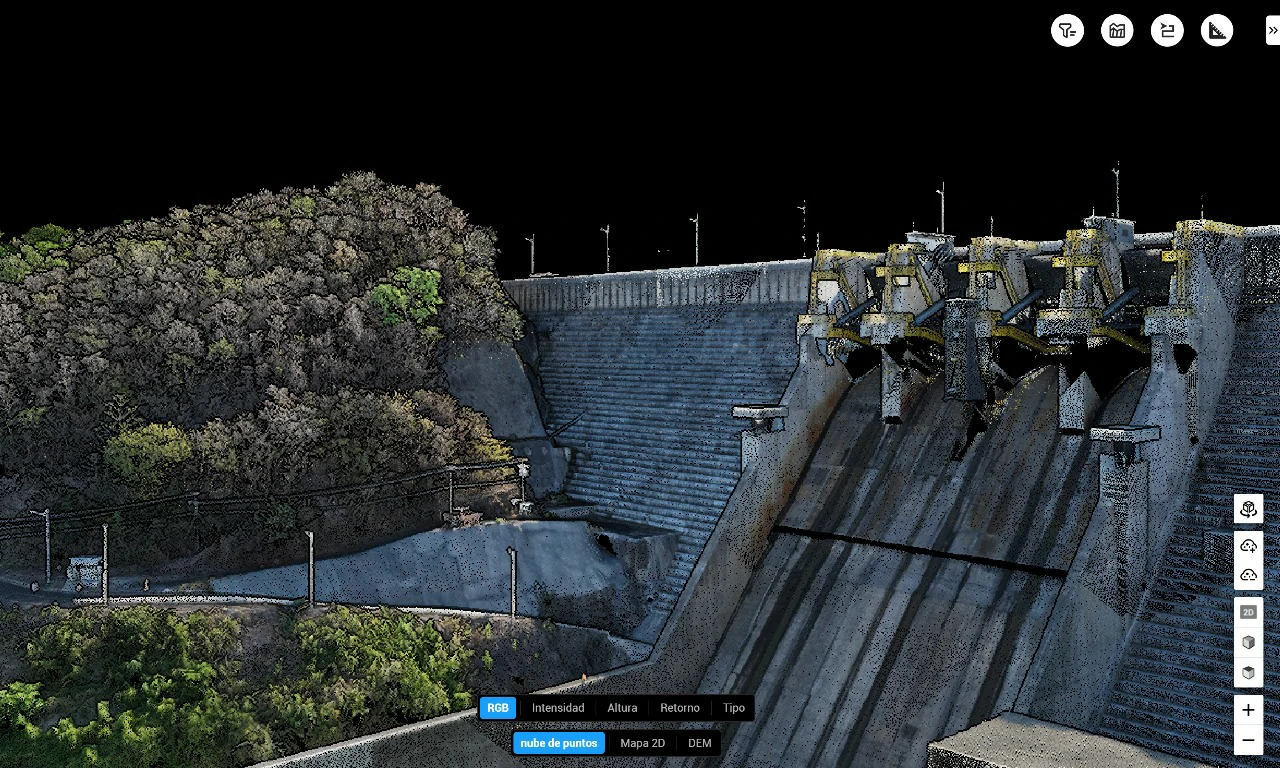The height and width of the screenshot is (768, 1280).
Task: Open the DEM view
Action: tap(700, 743)
